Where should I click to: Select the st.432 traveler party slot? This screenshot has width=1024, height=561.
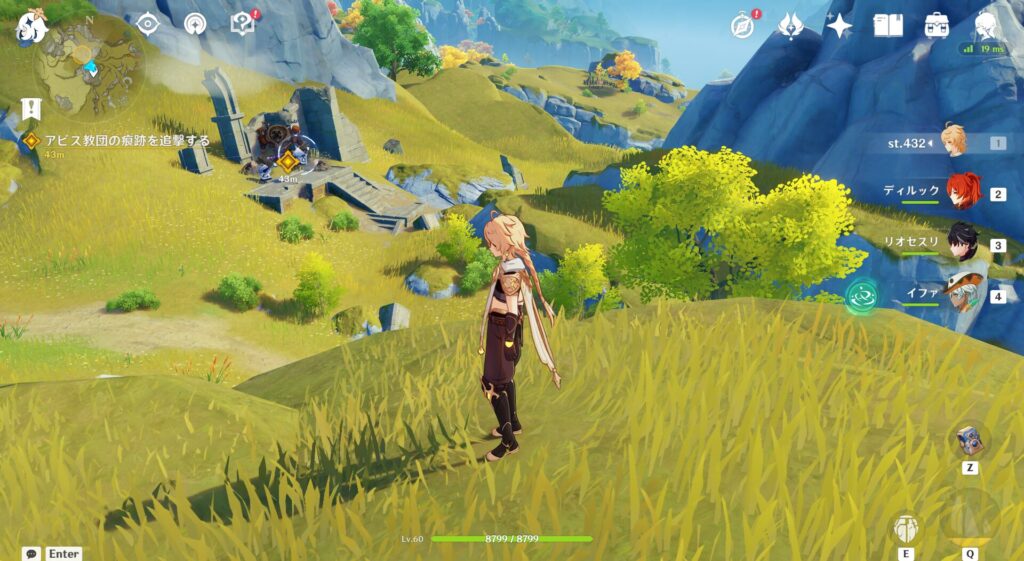coord(954,142)
